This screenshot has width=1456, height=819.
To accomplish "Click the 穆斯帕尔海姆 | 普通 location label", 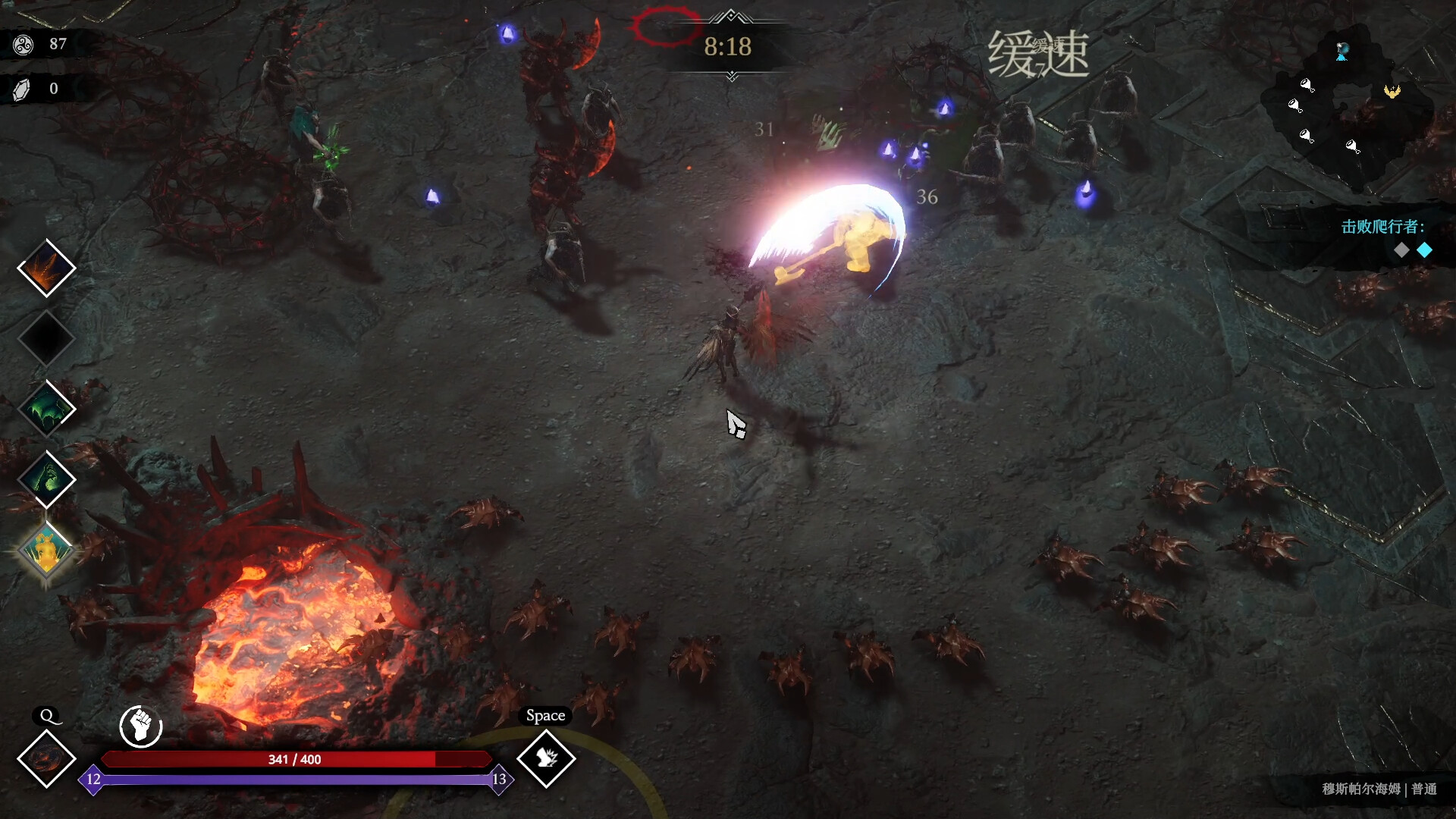I will tap(1380, 789).
